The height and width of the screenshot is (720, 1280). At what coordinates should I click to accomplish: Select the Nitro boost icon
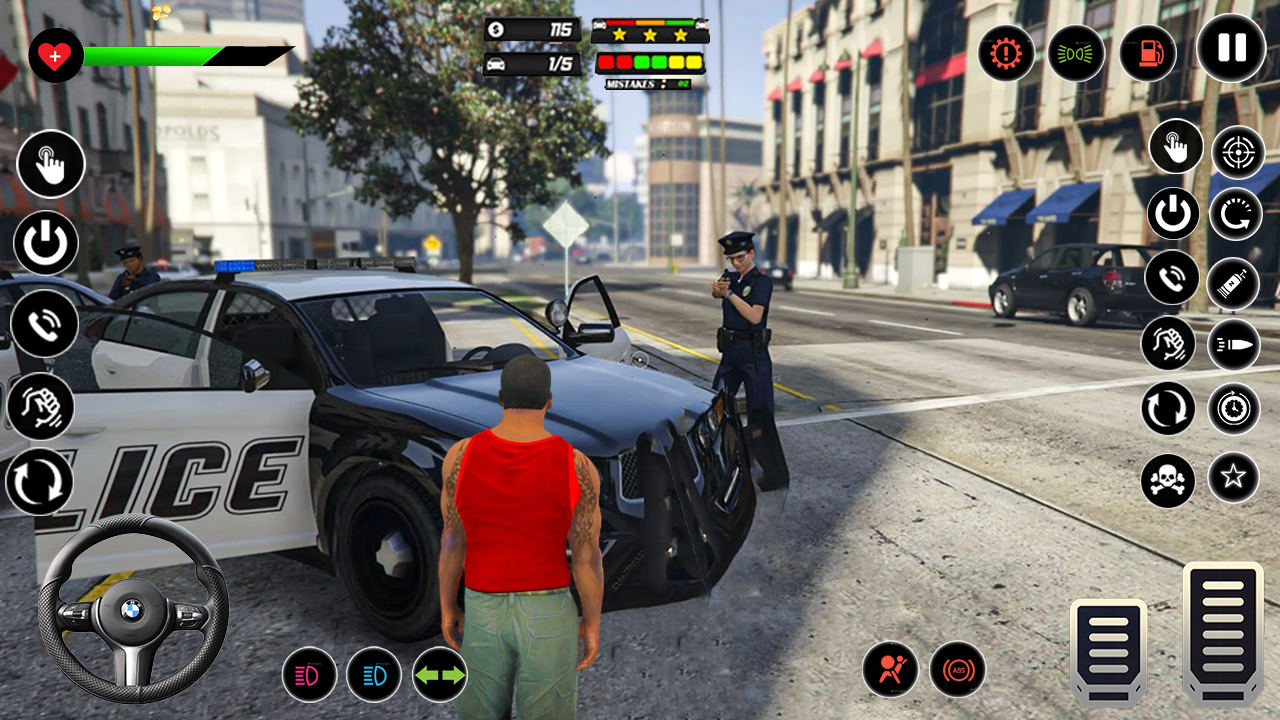[x=1235, y=283]
